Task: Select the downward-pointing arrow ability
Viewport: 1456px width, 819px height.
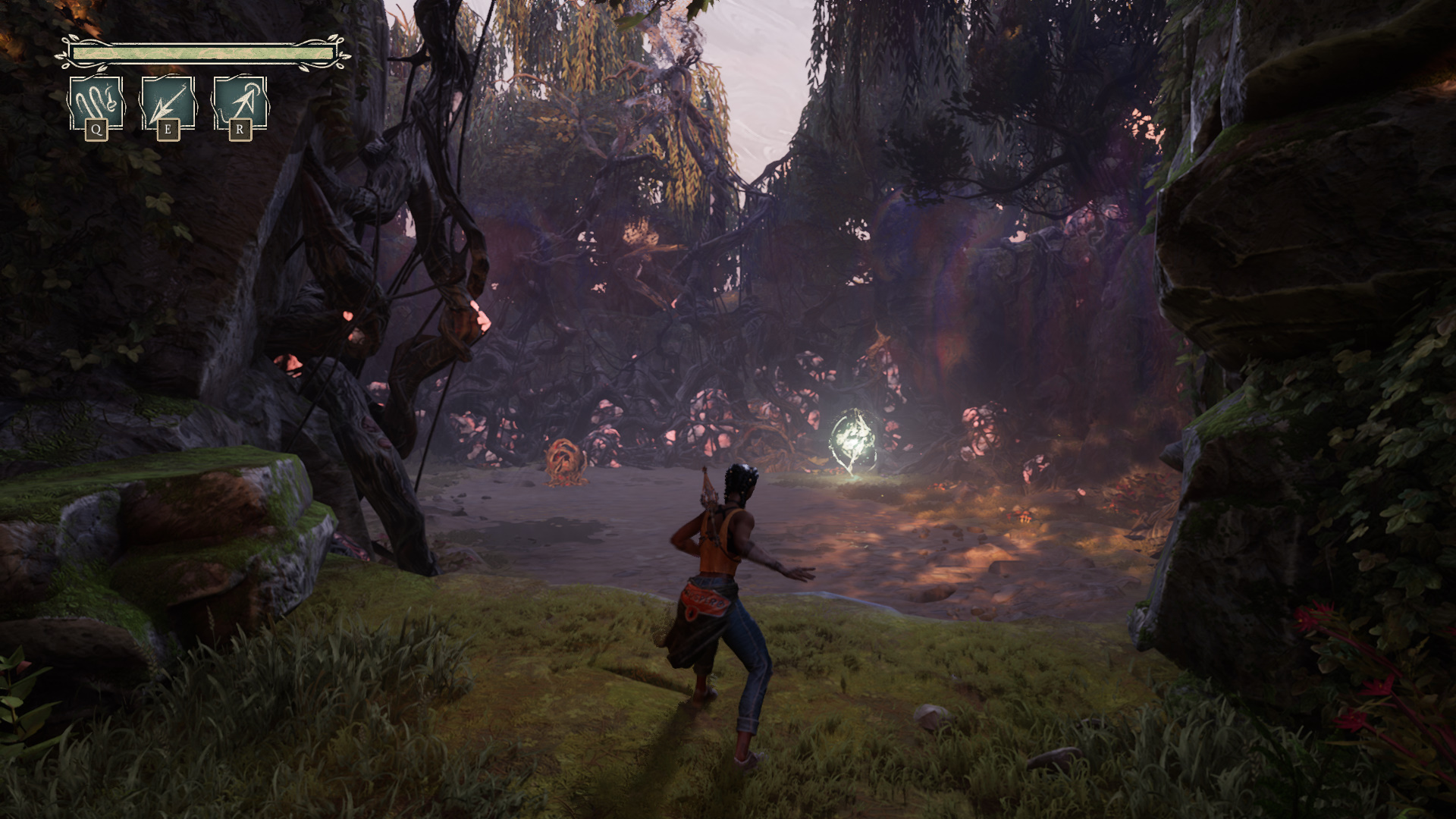Action: coord(168,104)
